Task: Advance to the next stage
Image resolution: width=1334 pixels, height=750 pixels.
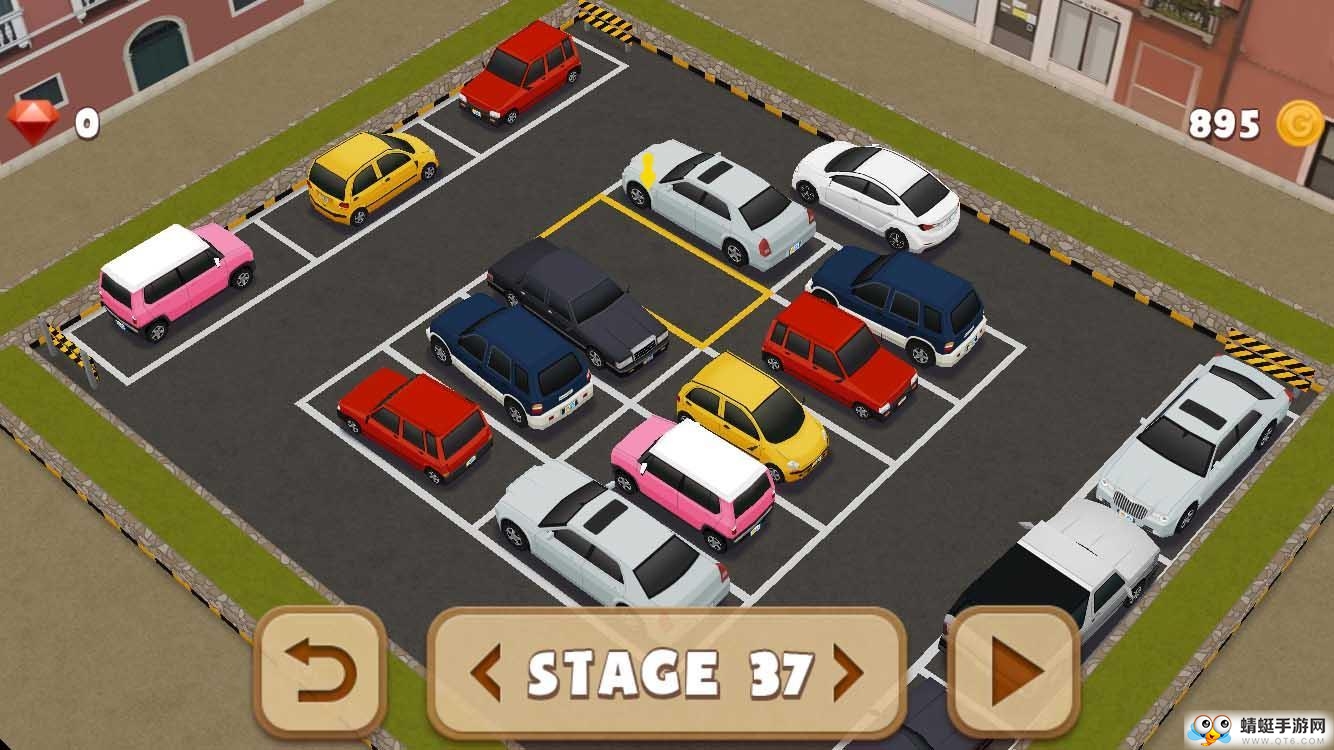Action: click(x=848, y=673)
